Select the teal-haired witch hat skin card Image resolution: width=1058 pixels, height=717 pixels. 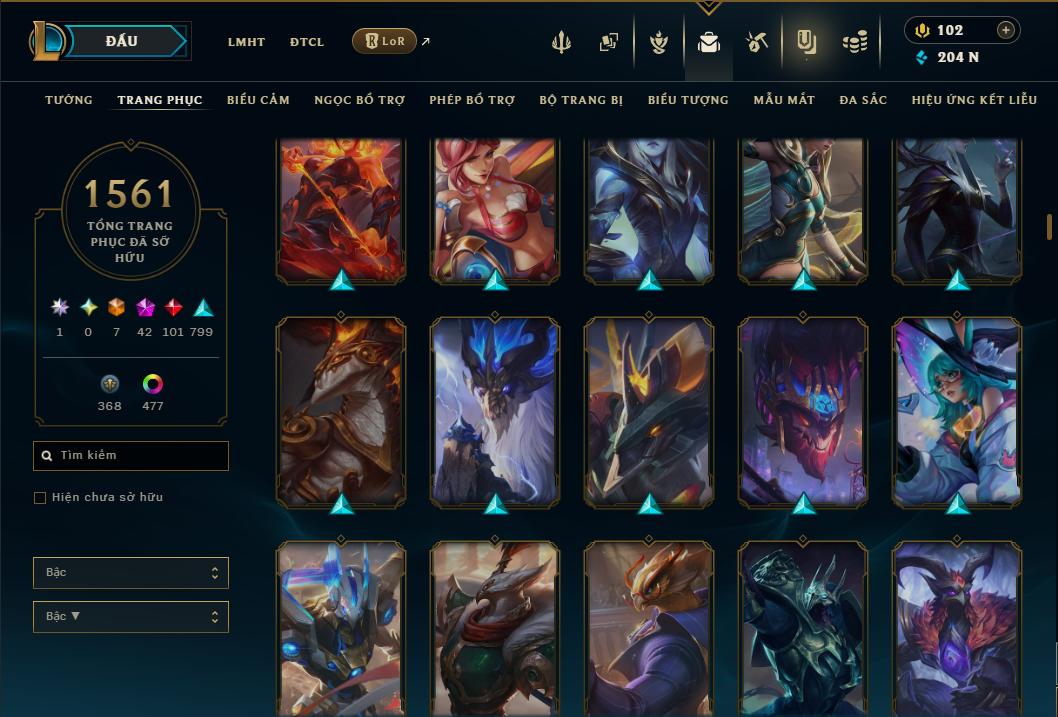click(957, 410)
